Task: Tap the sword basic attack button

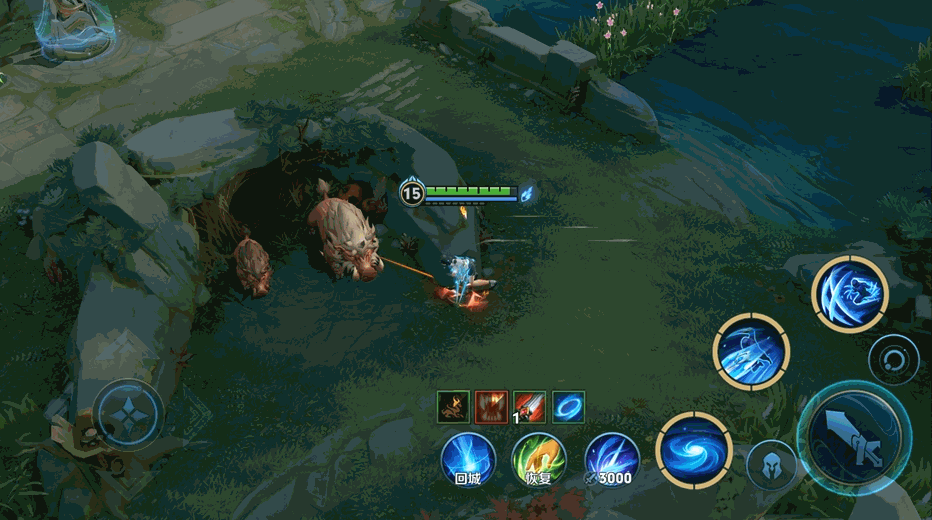Action: (853, 437)
